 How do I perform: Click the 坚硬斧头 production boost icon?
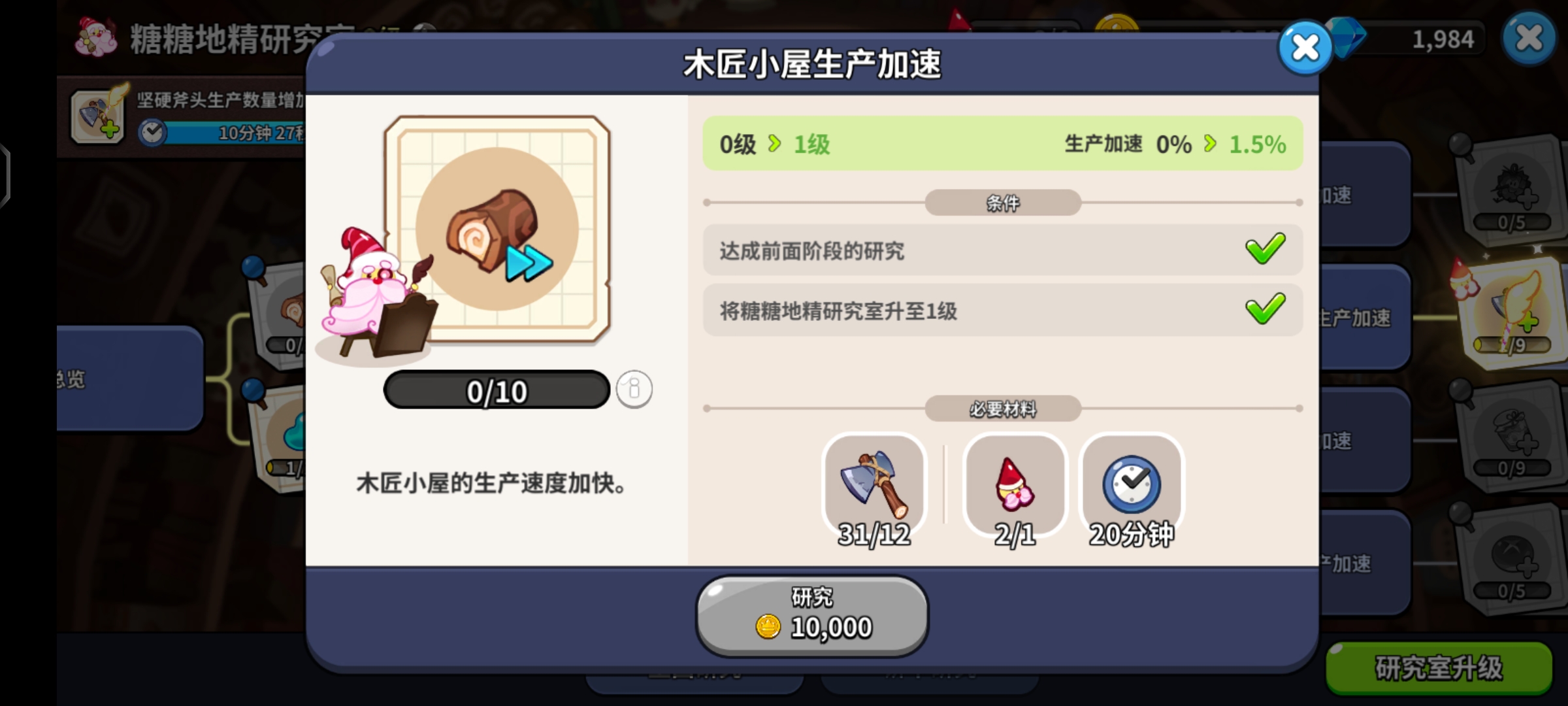pyautogui.click(x=97, y=116)
